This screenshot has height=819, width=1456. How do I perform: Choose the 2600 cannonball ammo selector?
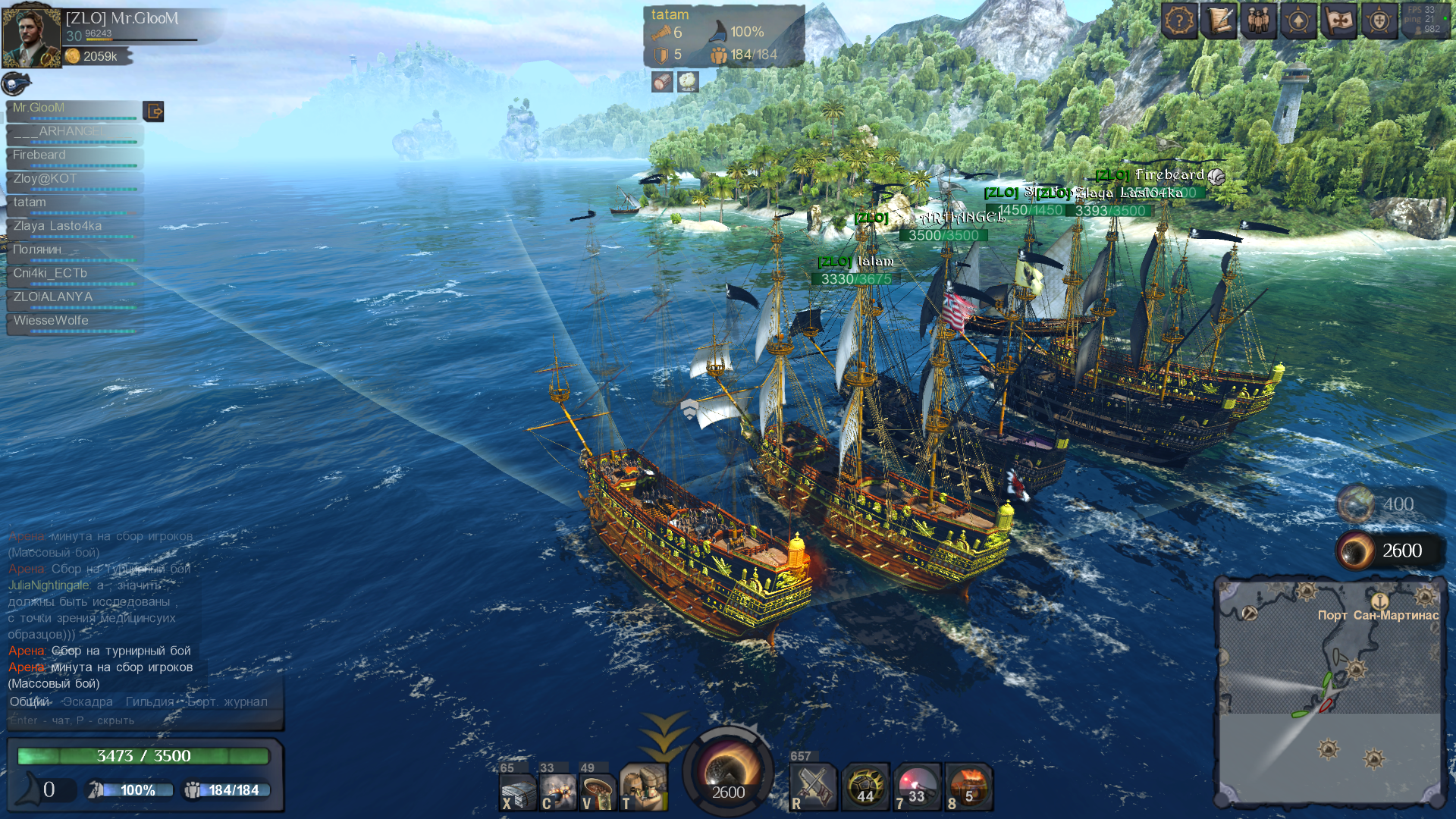pos(1389,551)
